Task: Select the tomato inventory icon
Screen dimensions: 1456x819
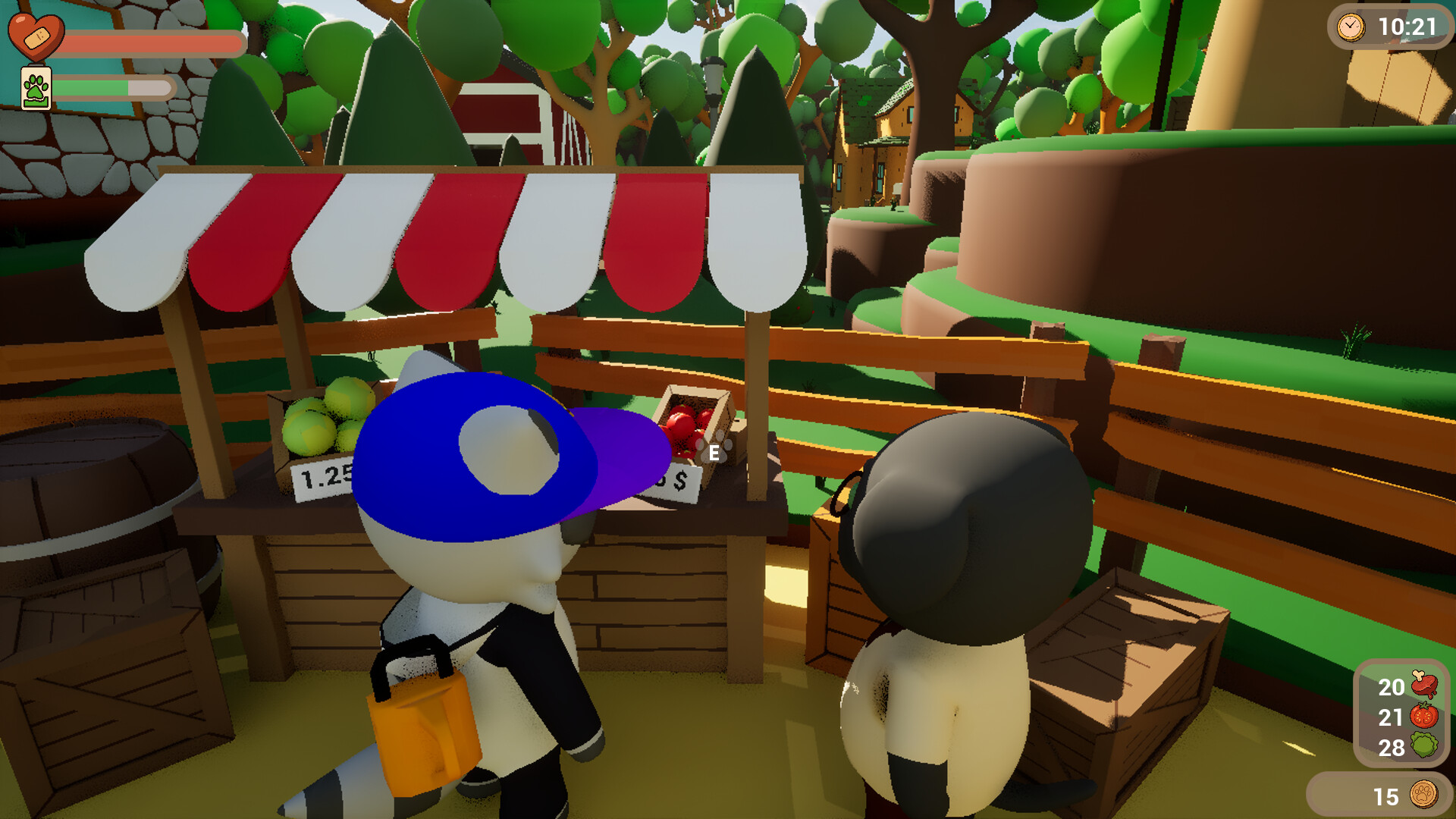Action: tap(1424, 717)
